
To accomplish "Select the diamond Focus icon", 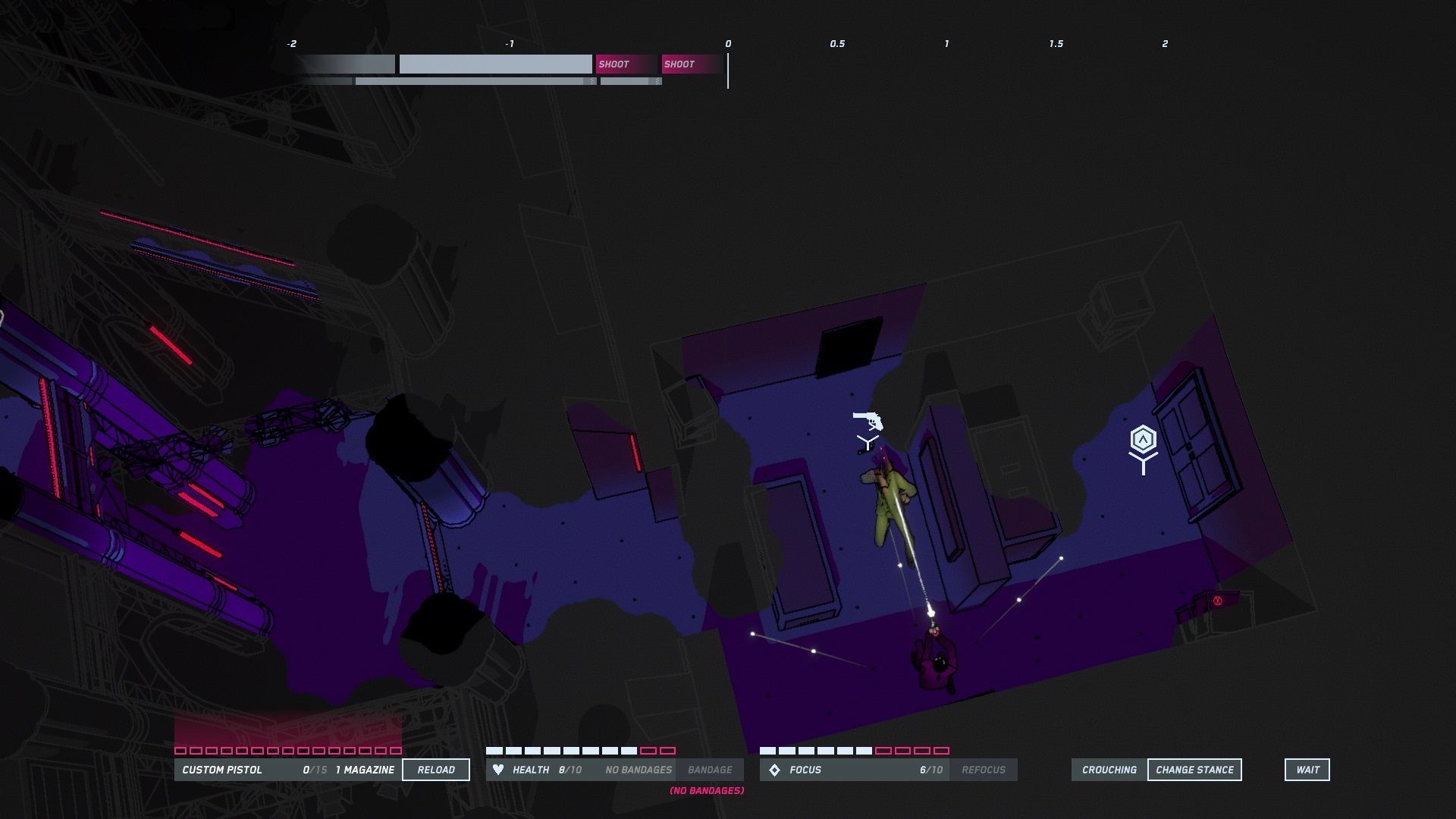I will click(x=775, y=770).
